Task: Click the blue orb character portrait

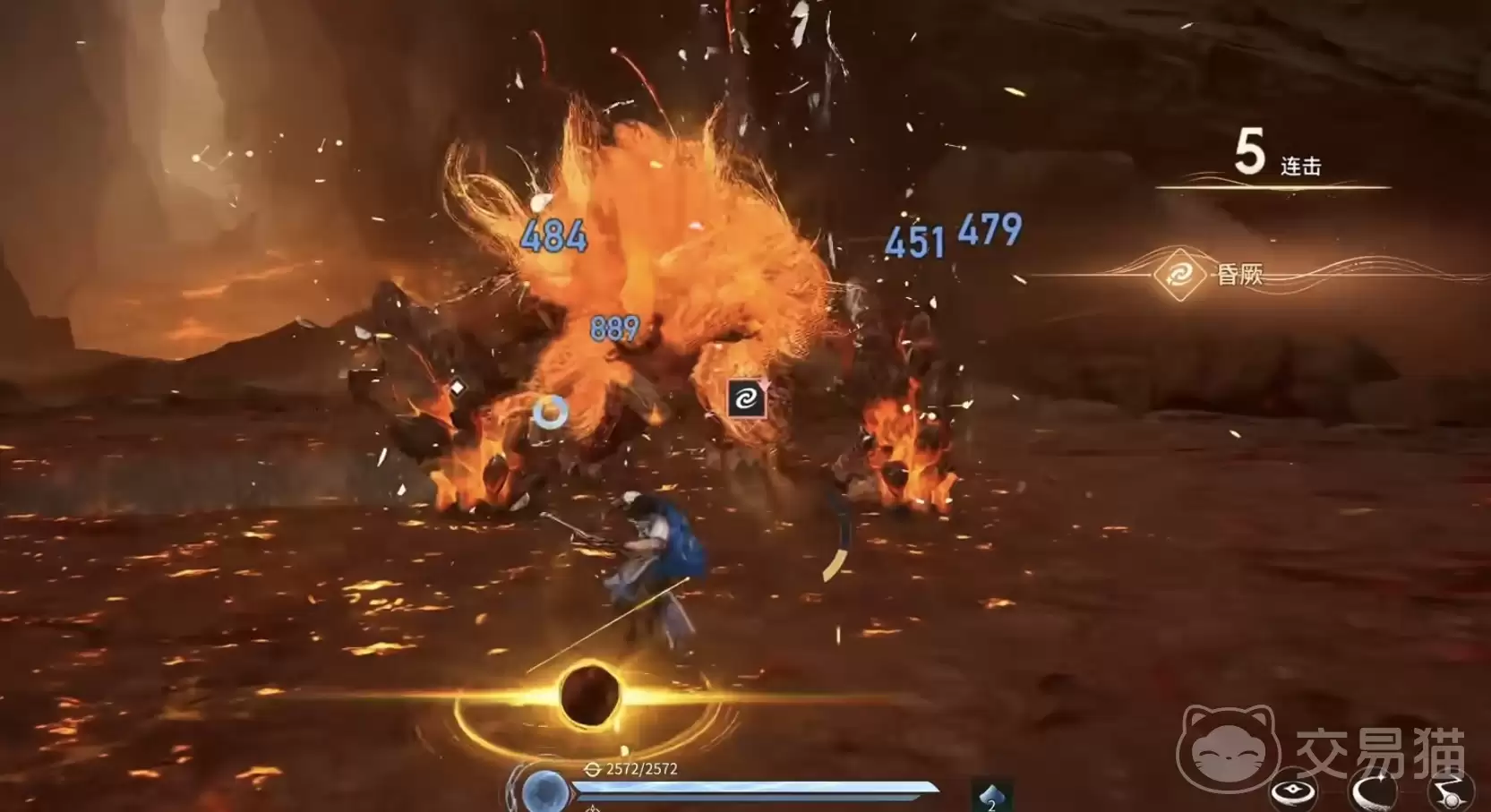Action: (544, 793)
